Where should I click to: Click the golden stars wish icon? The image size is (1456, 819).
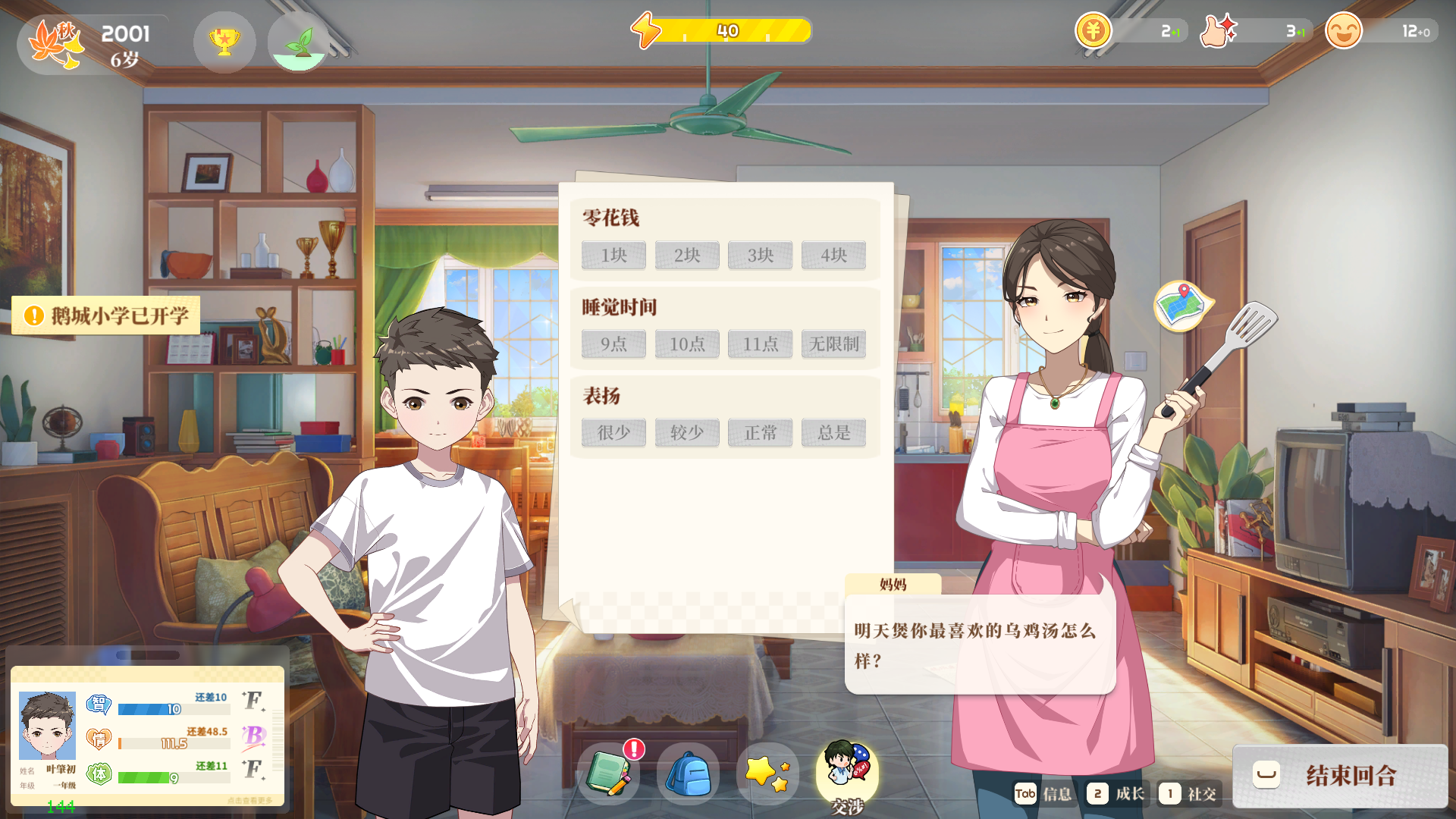click(x=766, y=773)
